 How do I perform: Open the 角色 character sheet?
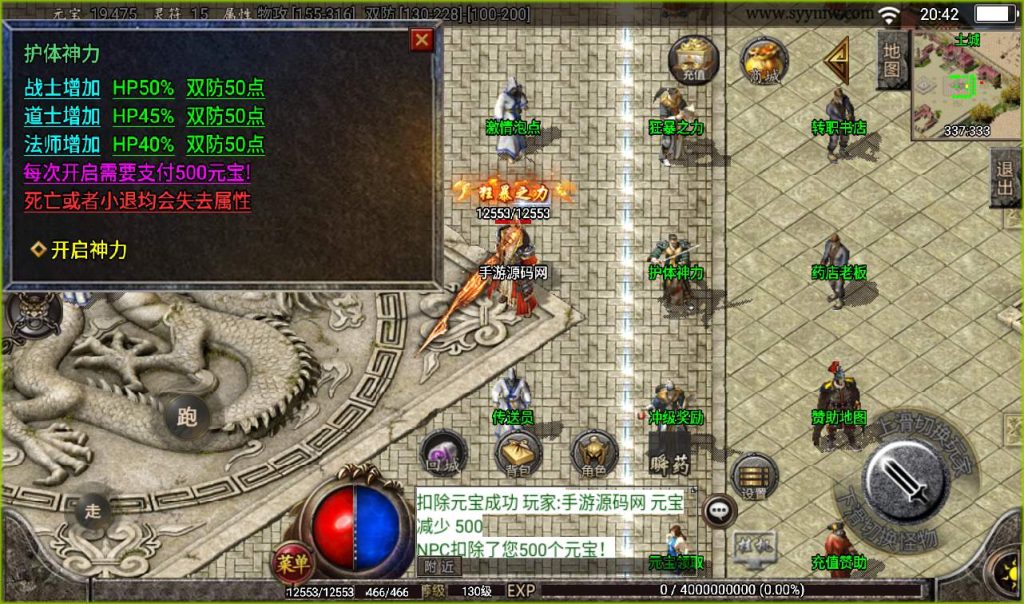[594, 454]
